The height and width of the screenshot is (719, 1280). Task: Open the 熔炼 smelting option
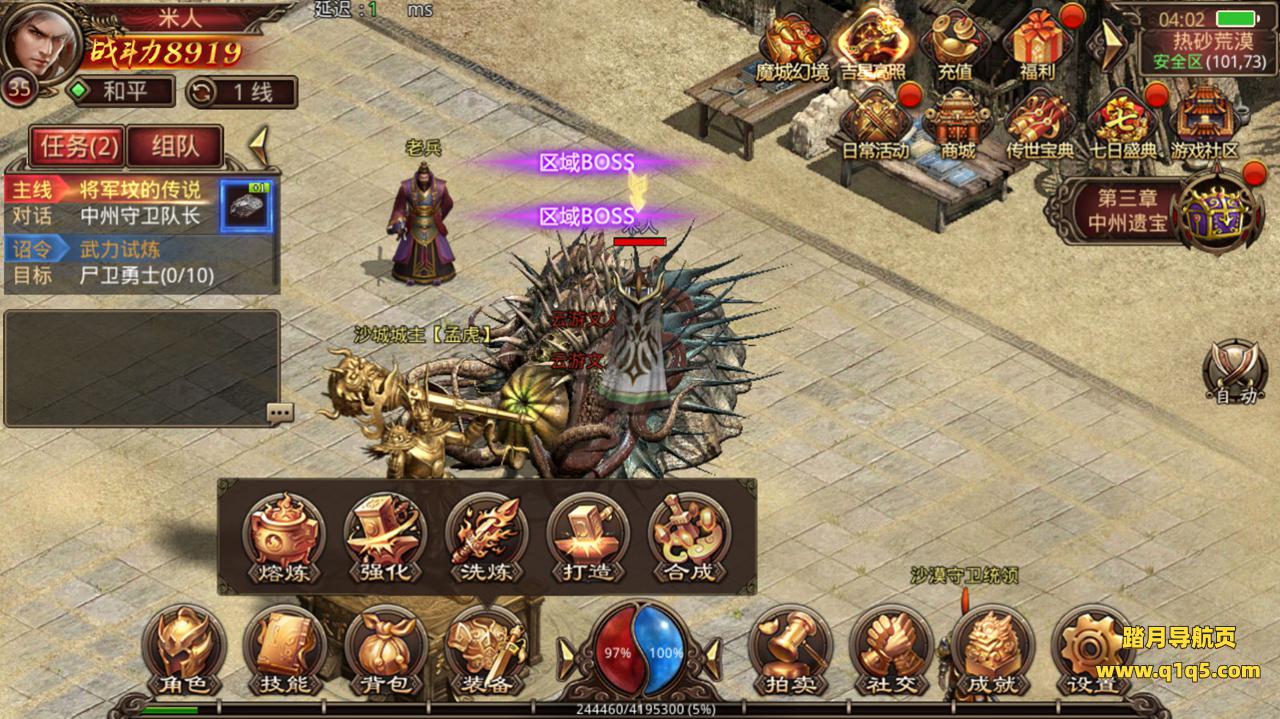tap(284, 537)
